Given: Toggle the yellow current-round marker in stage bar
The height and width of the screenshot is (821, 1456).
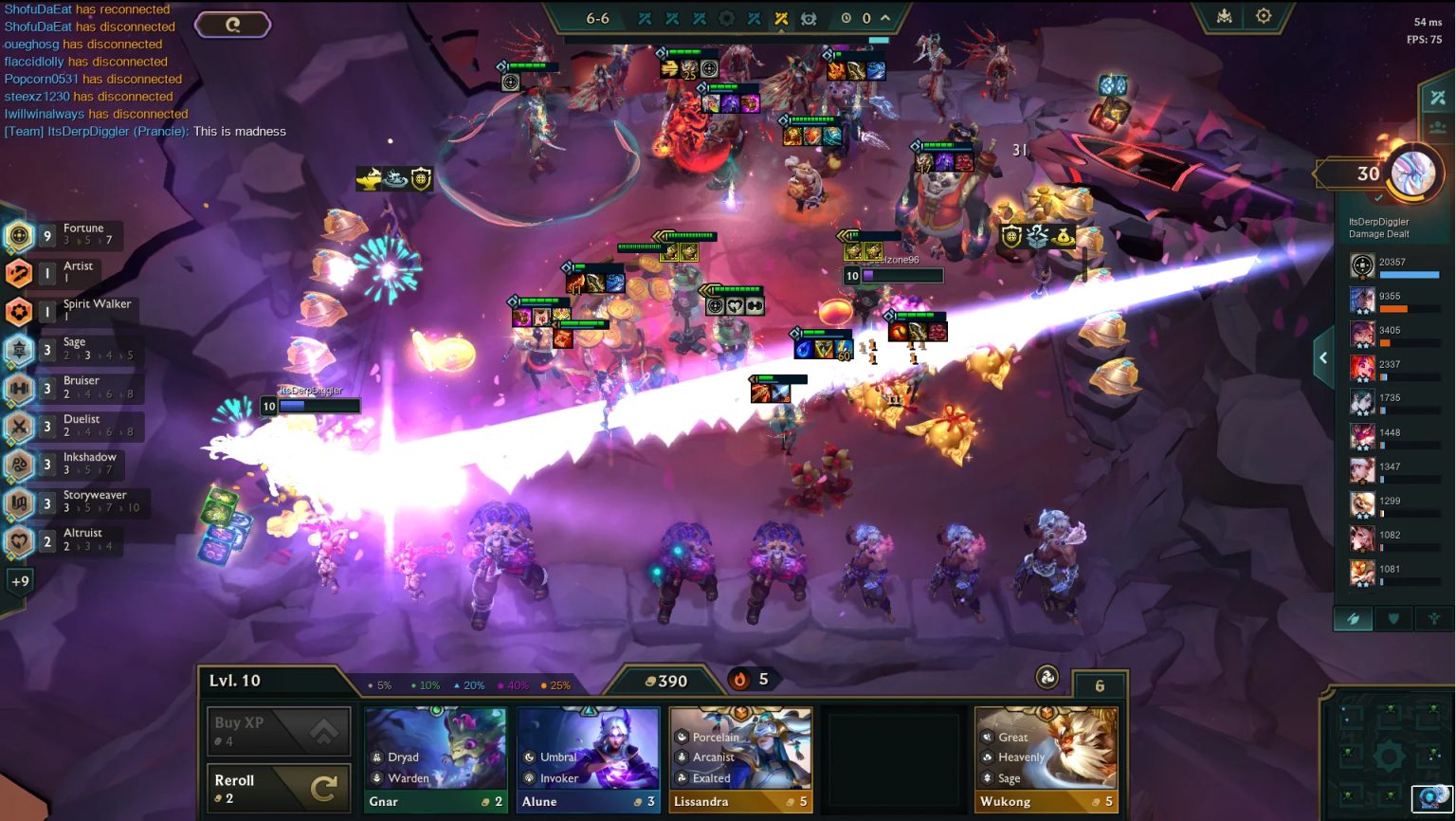Looking at the screenshot, I should pos(780,17).
